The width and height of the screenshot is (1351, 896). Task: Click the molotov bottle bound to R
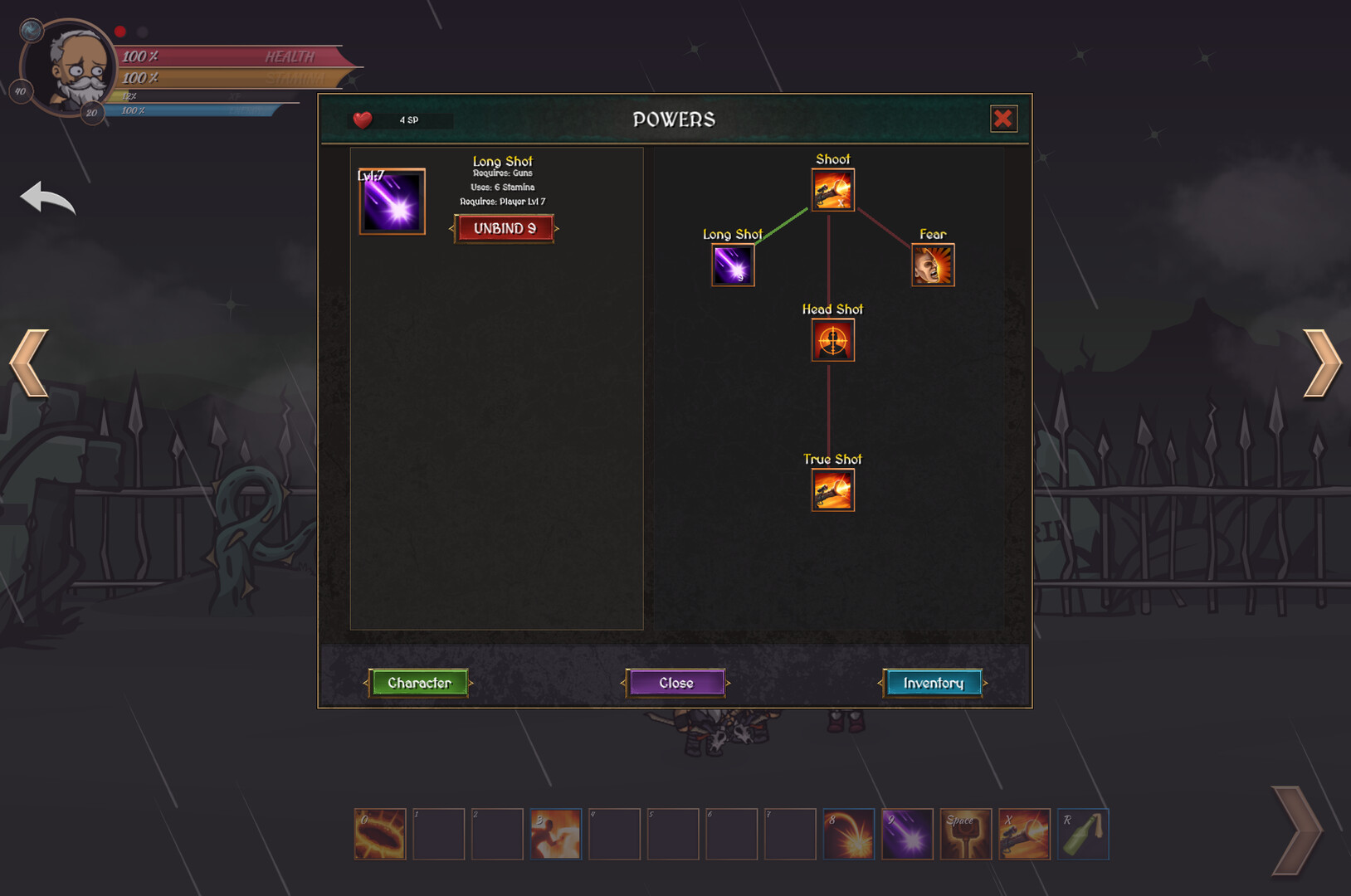[1083, 834]
